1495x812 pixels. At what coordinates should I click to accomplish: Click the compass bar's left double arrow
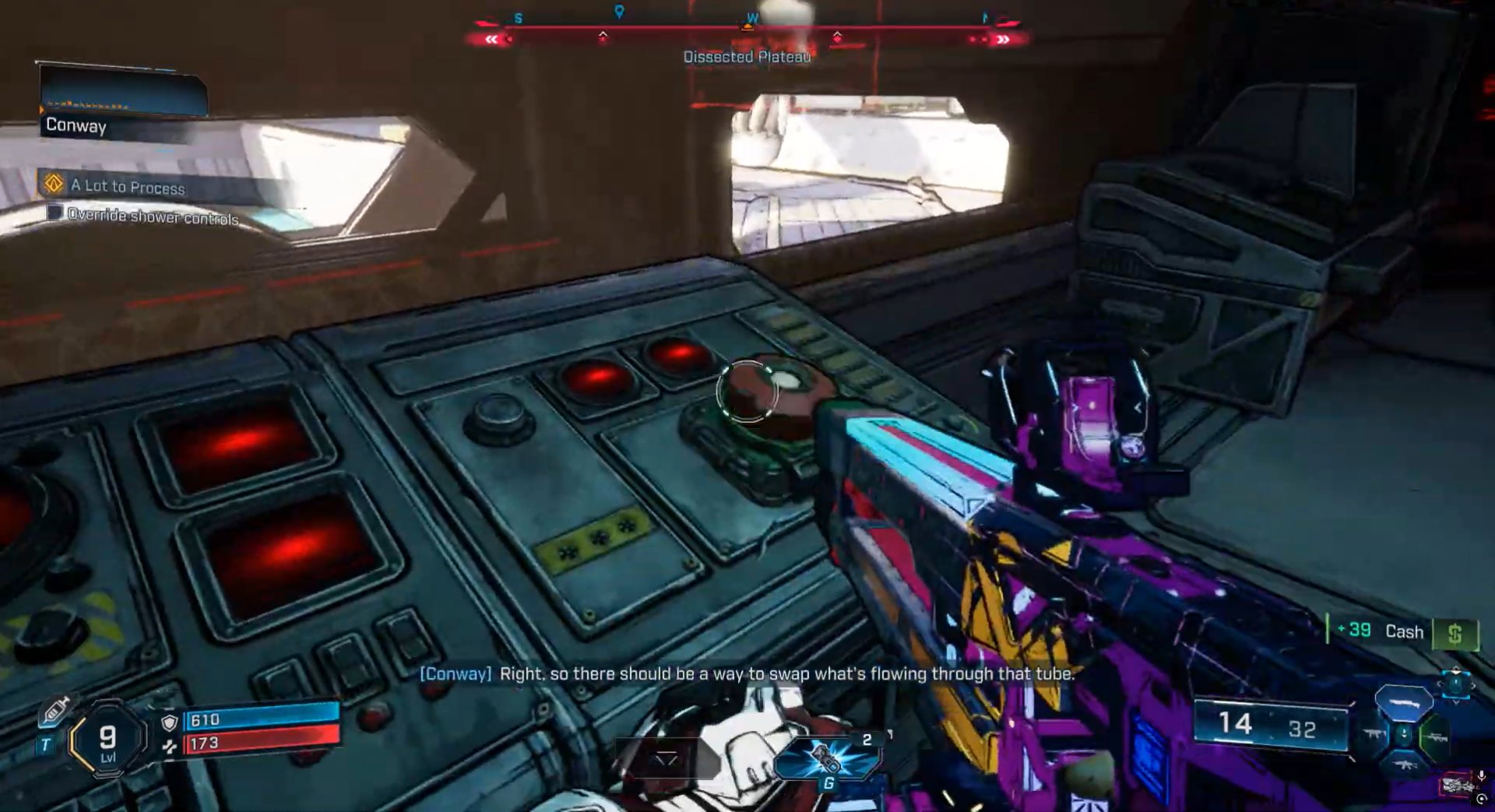[x=491, y=39]
